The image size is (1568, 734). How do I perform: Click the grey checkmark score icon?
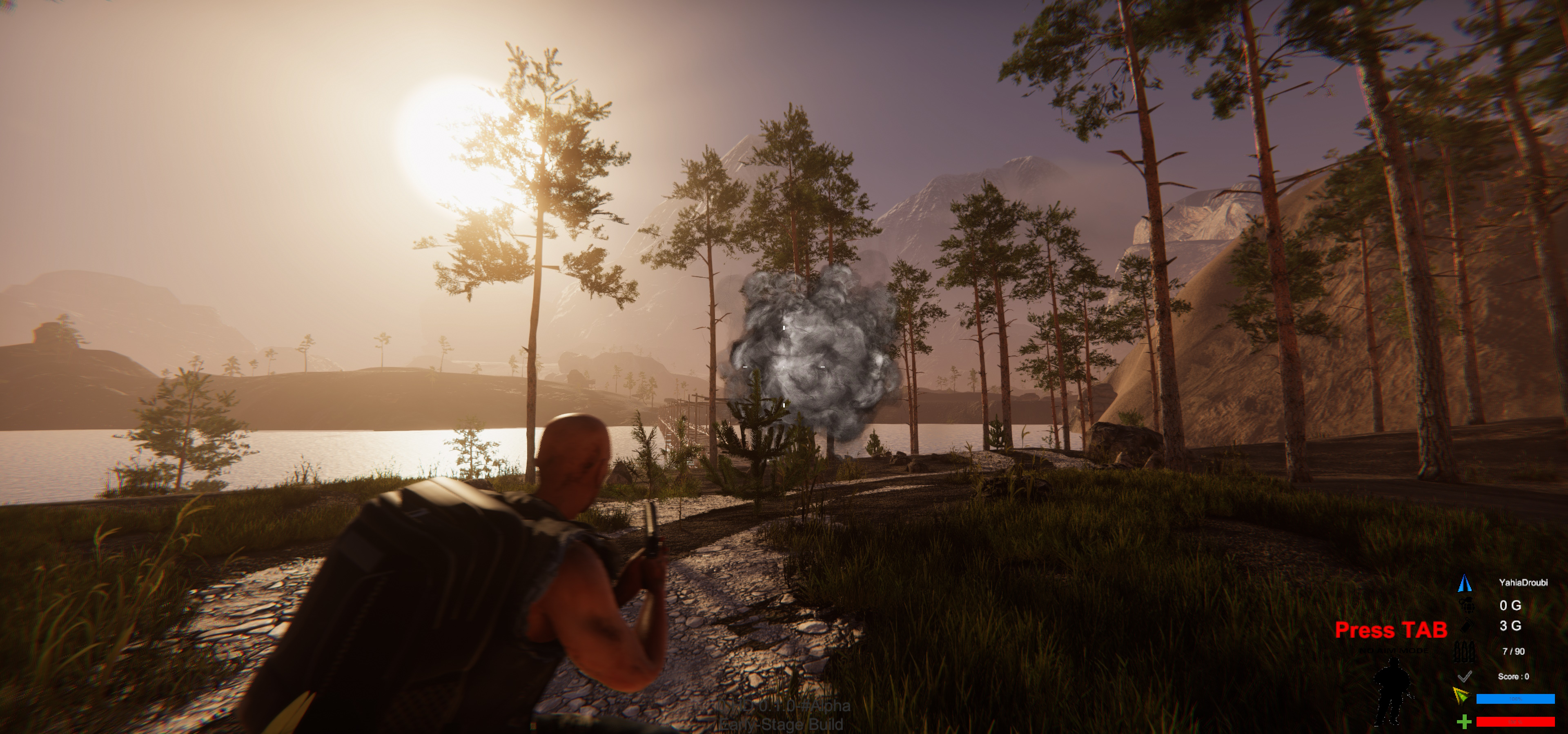pos(1465,676)
